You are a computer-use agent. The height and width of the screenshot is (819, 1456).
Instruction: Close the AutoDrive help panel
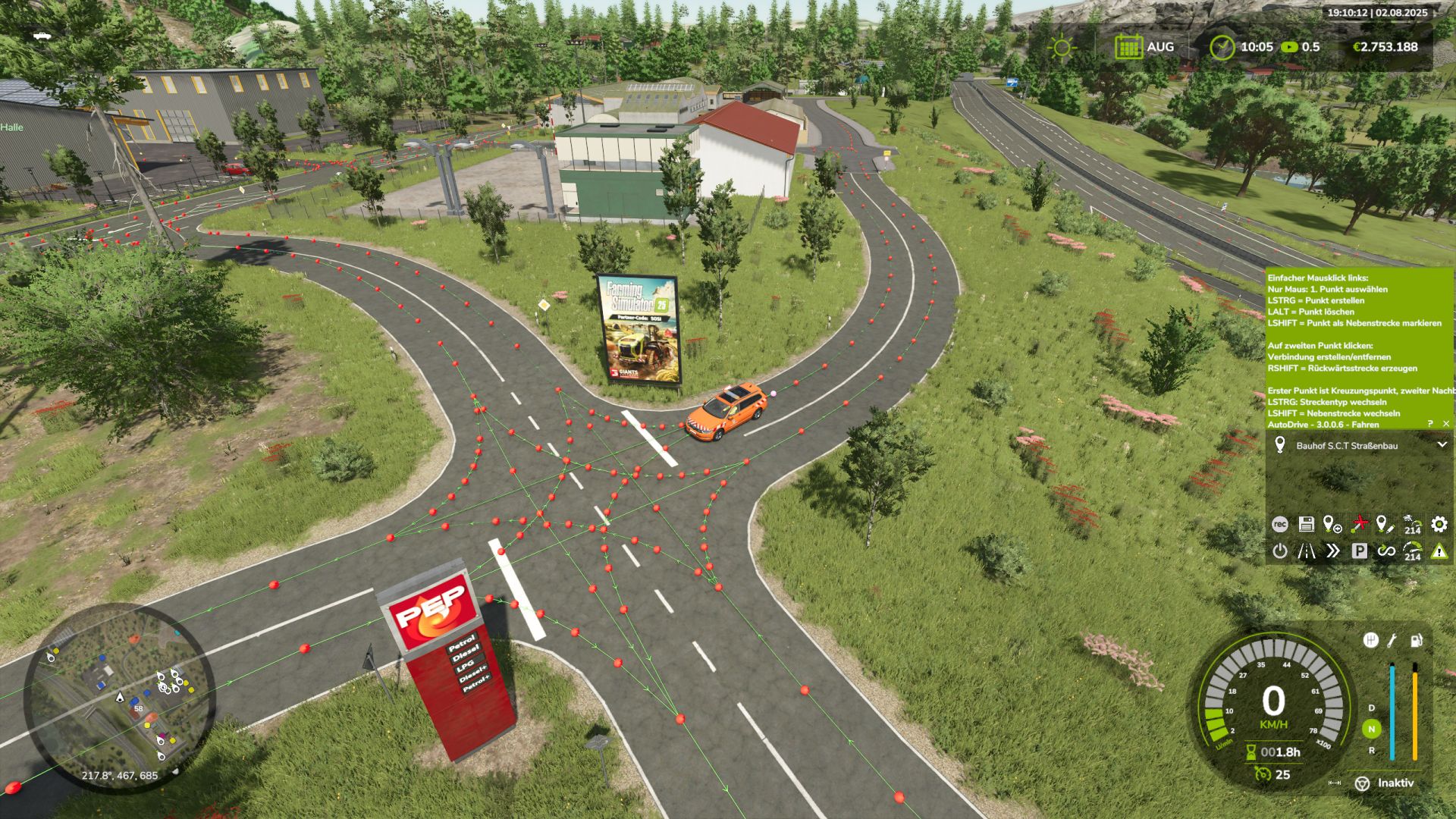[x=1446, y=424]
